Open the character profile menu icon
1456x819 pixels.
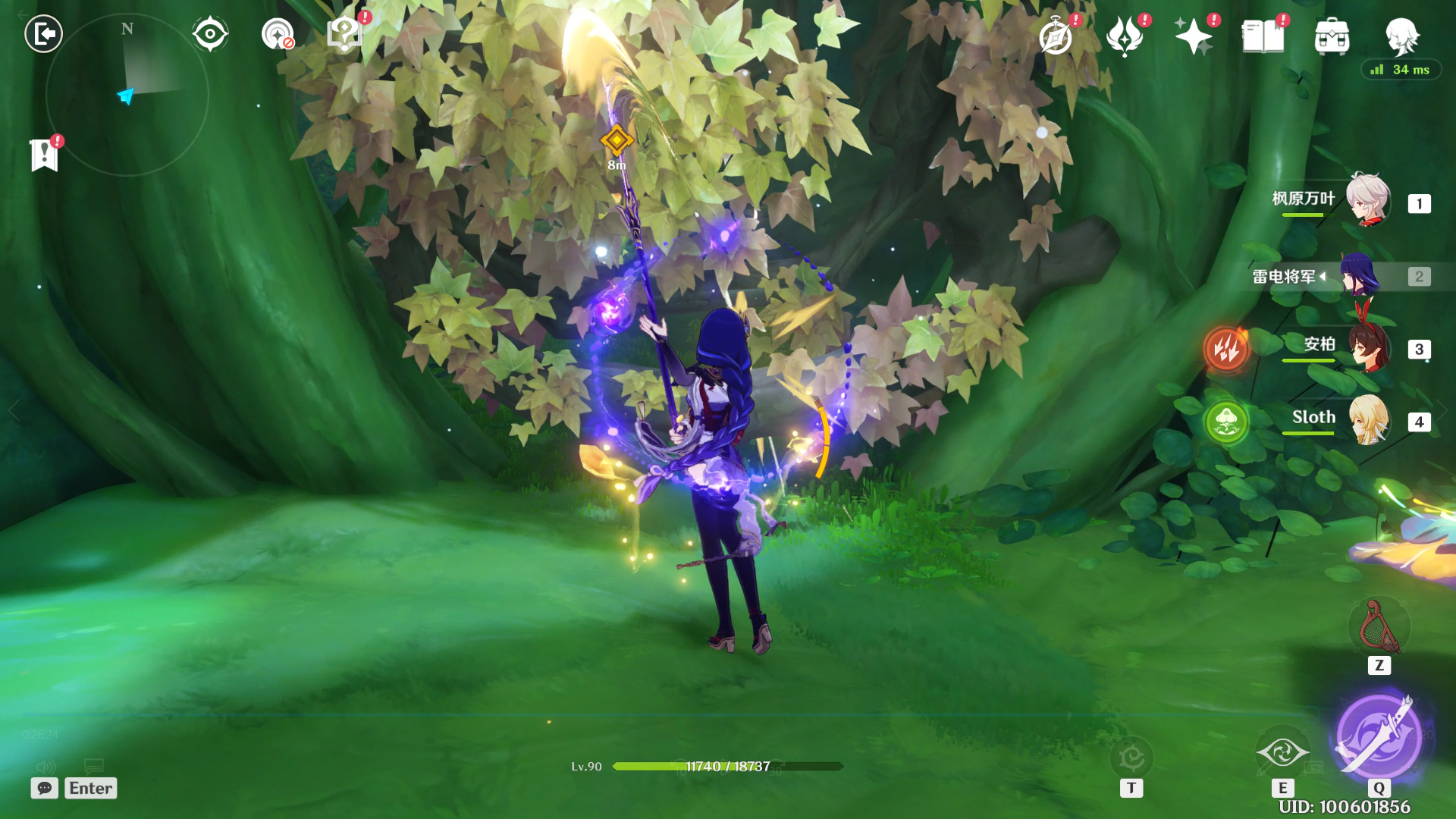1401,36
